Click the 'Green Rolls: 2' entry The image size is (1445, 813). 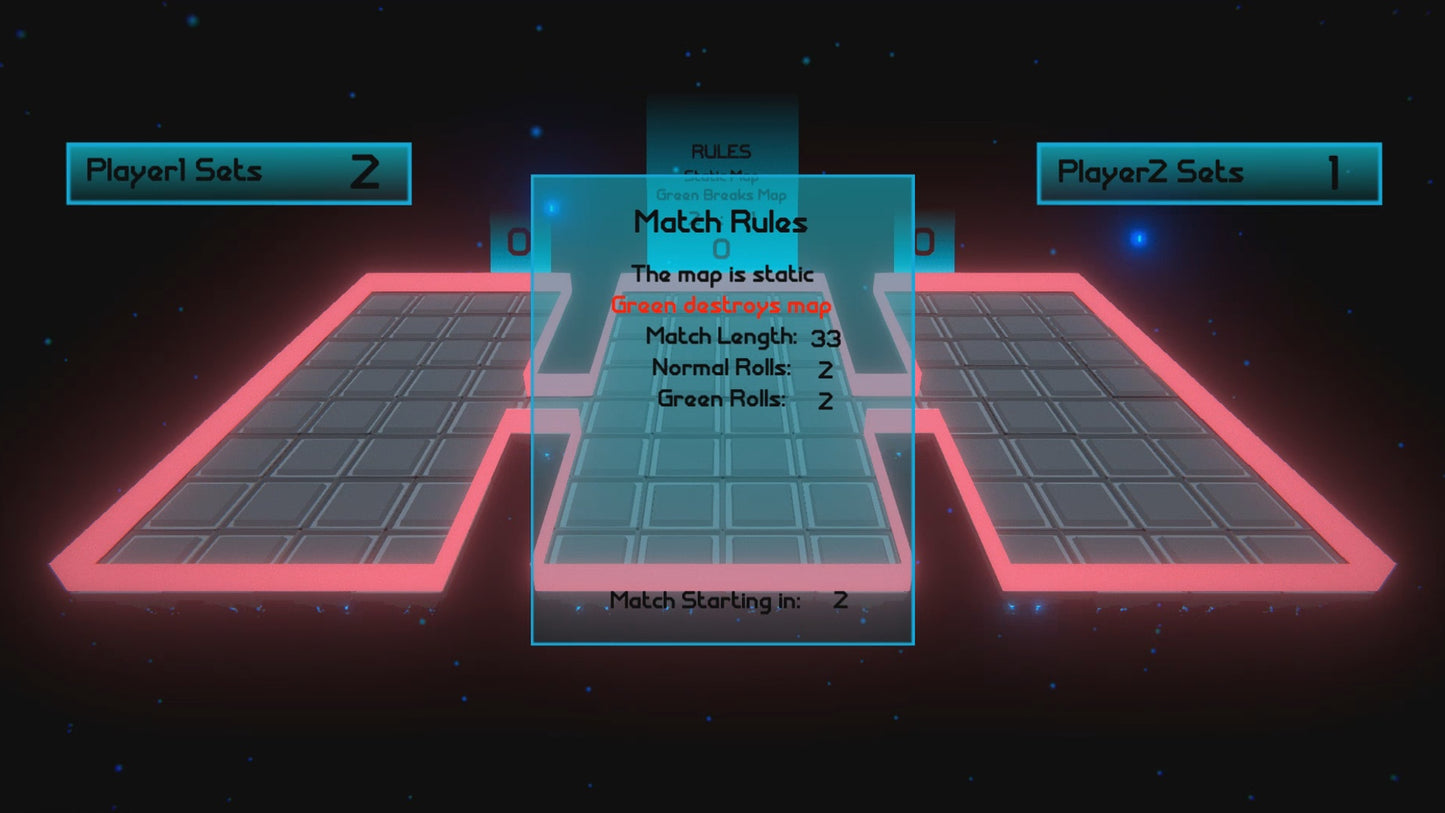(x=740, y=399)
